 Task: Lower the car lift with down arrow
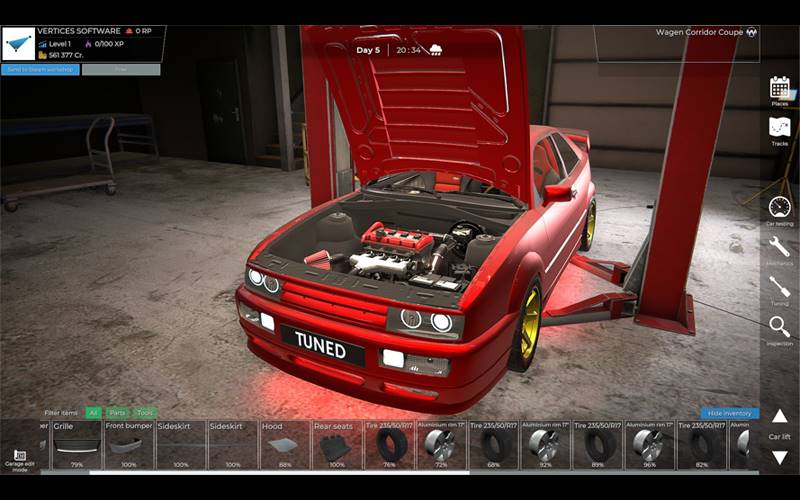(x=779, y=458)
